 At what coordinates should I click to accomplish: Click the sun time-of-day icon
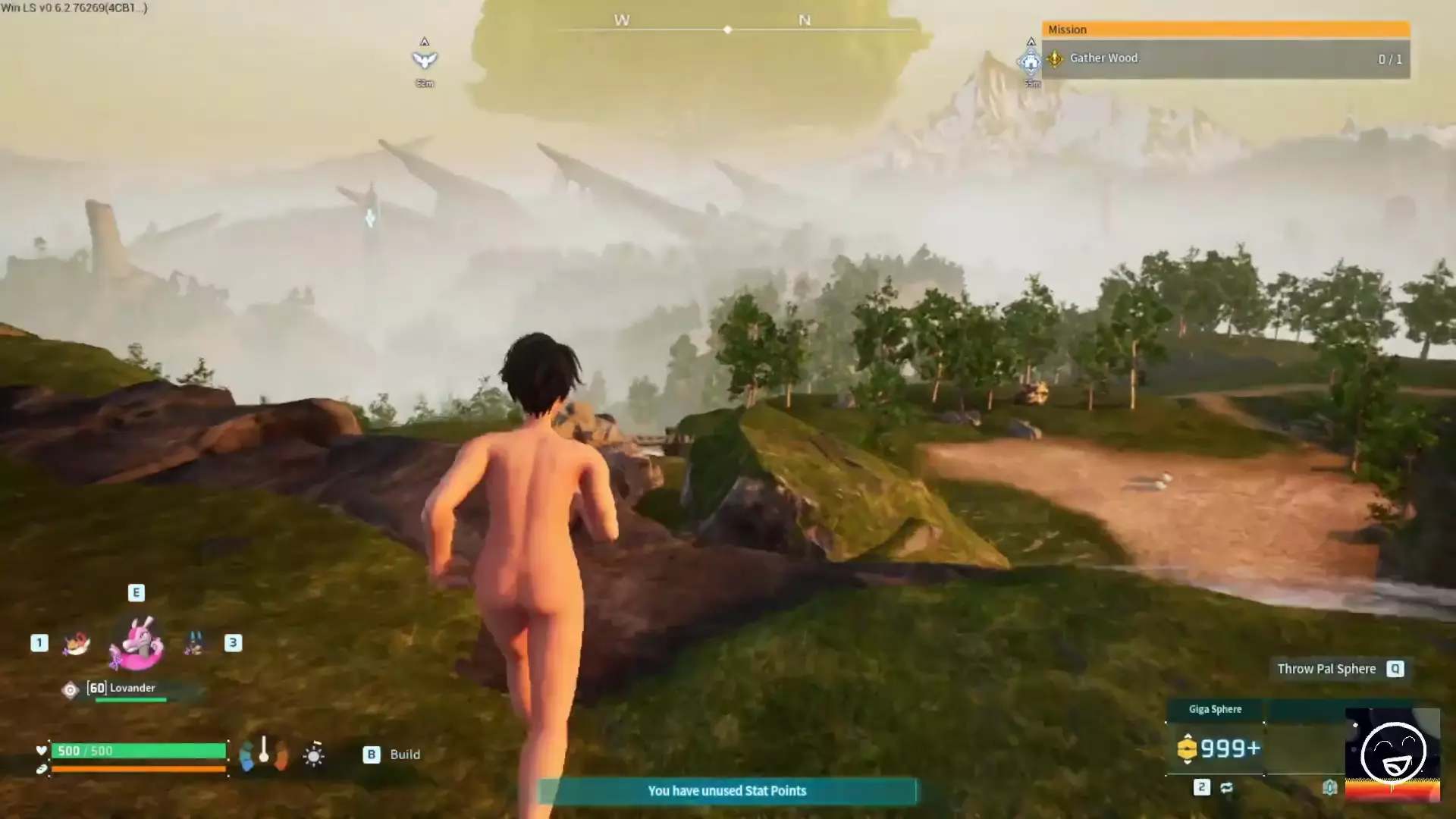(x=313, y=755)
